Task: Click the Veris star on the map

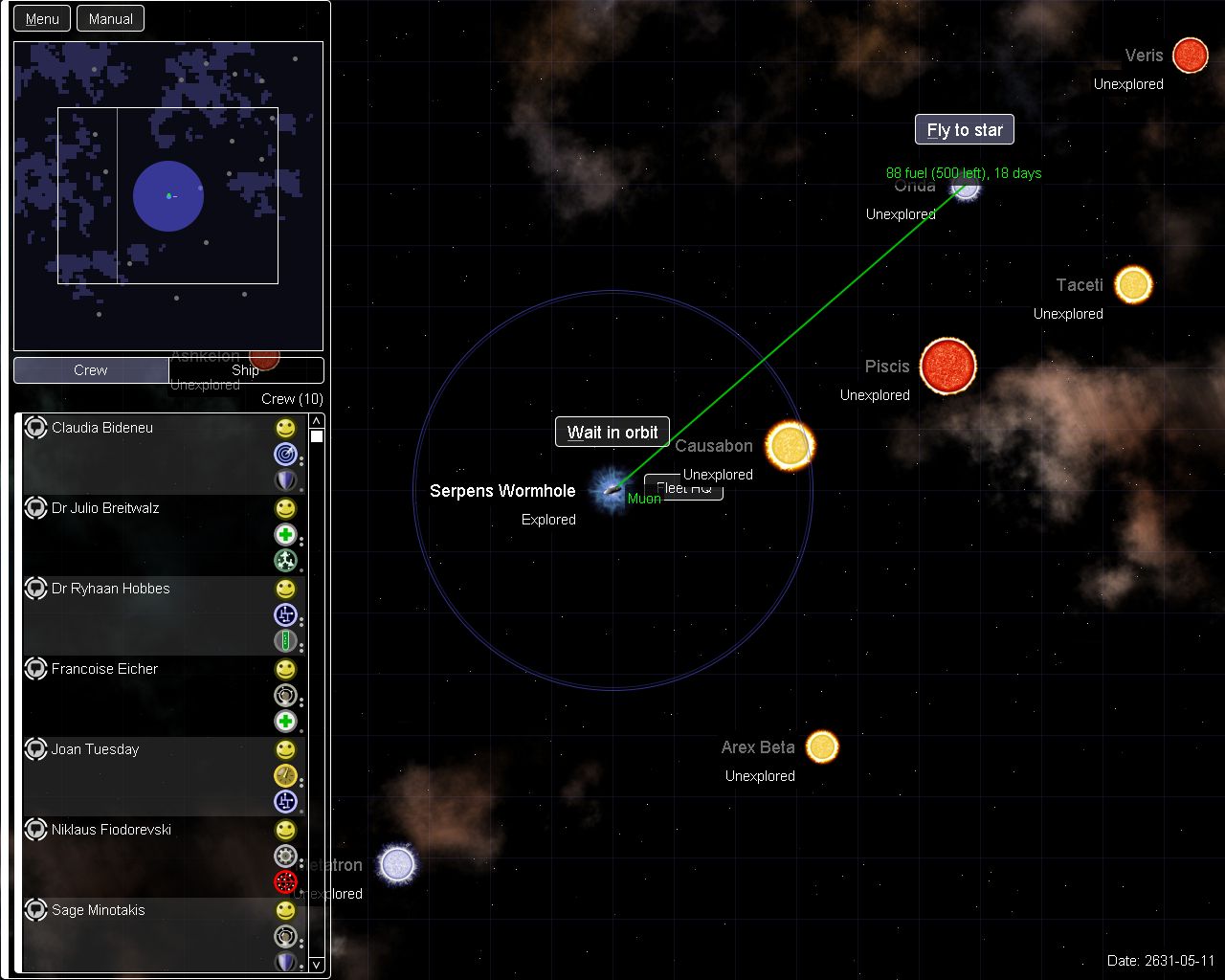Action: point(1190,56)
